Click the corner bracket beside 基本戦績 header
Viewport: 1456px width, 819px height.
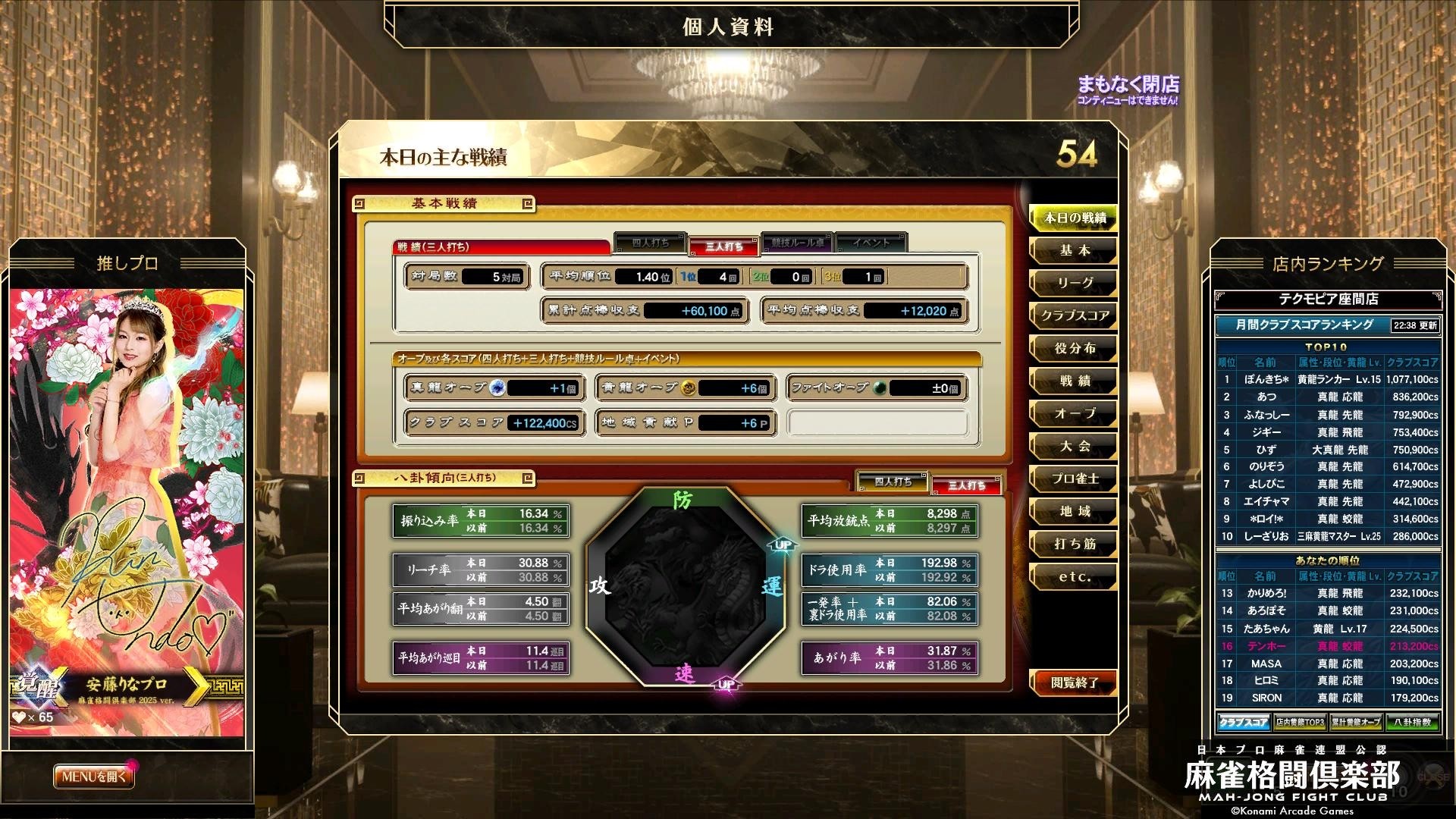[x=359, y=203]
